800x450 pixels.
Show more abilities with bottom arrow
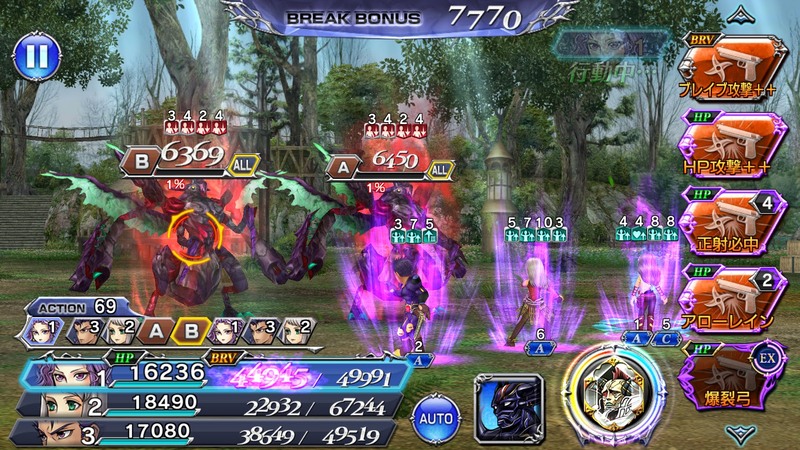click(741, 432)
